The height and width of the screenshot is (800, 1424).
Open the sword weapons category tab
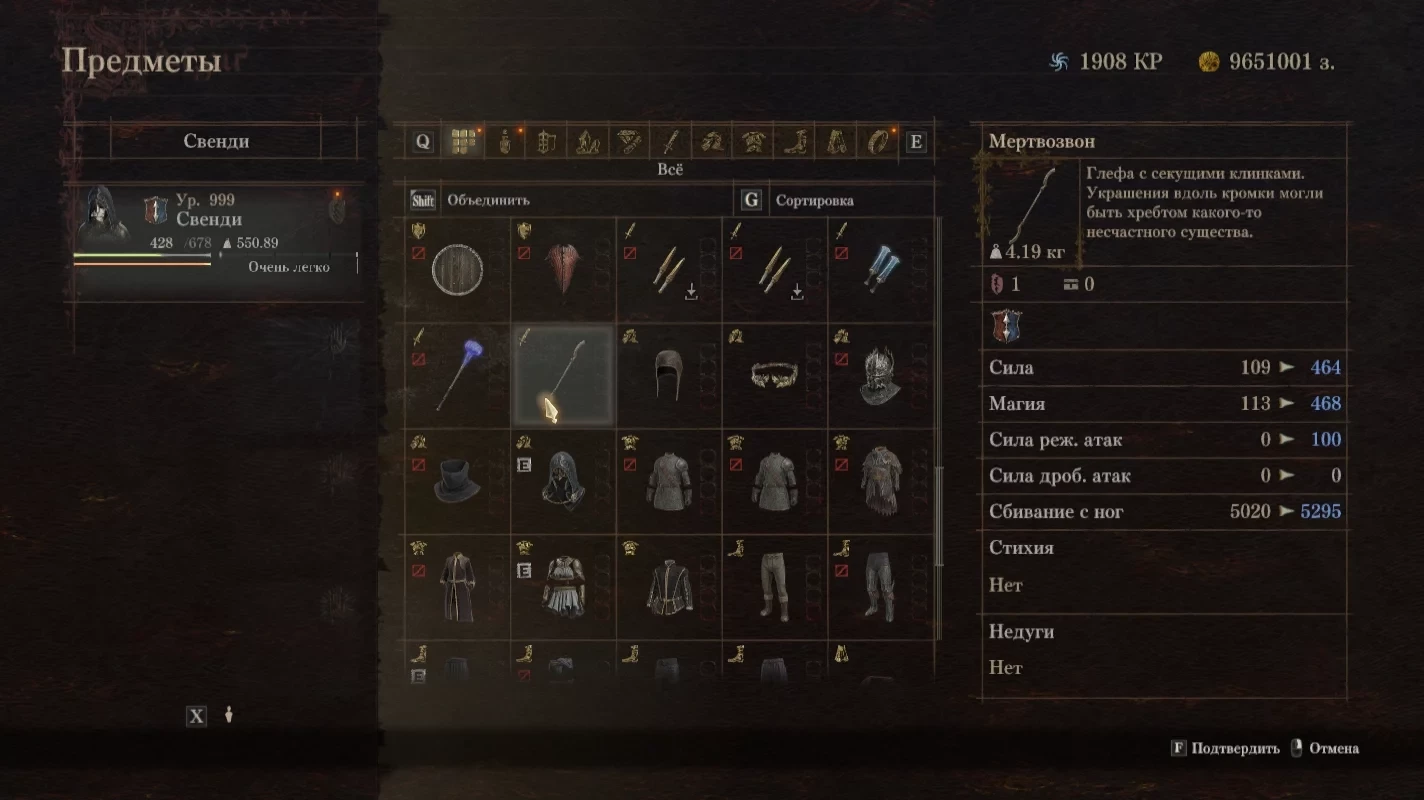tap(672, 142)
